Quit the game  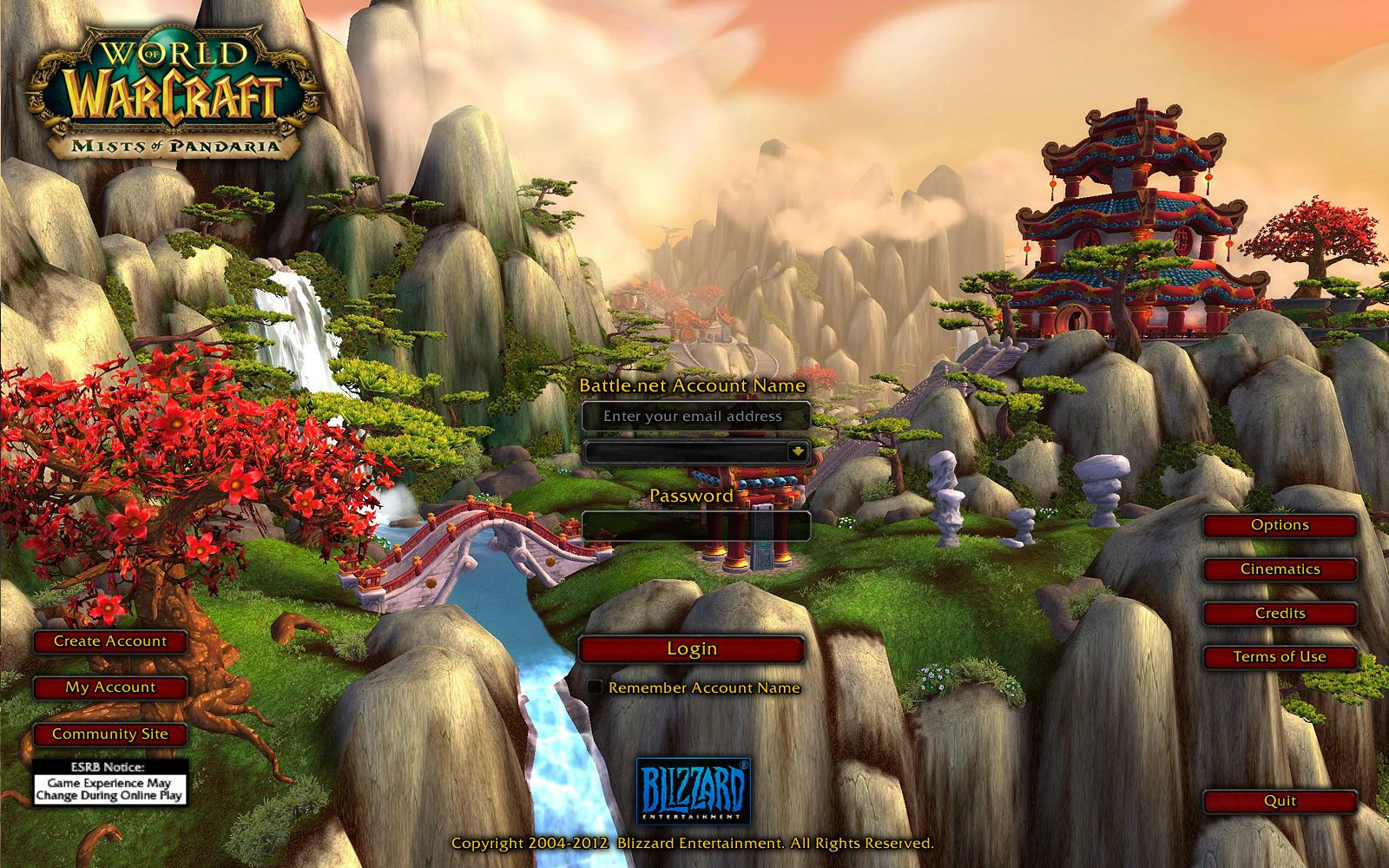[1280, 801]
